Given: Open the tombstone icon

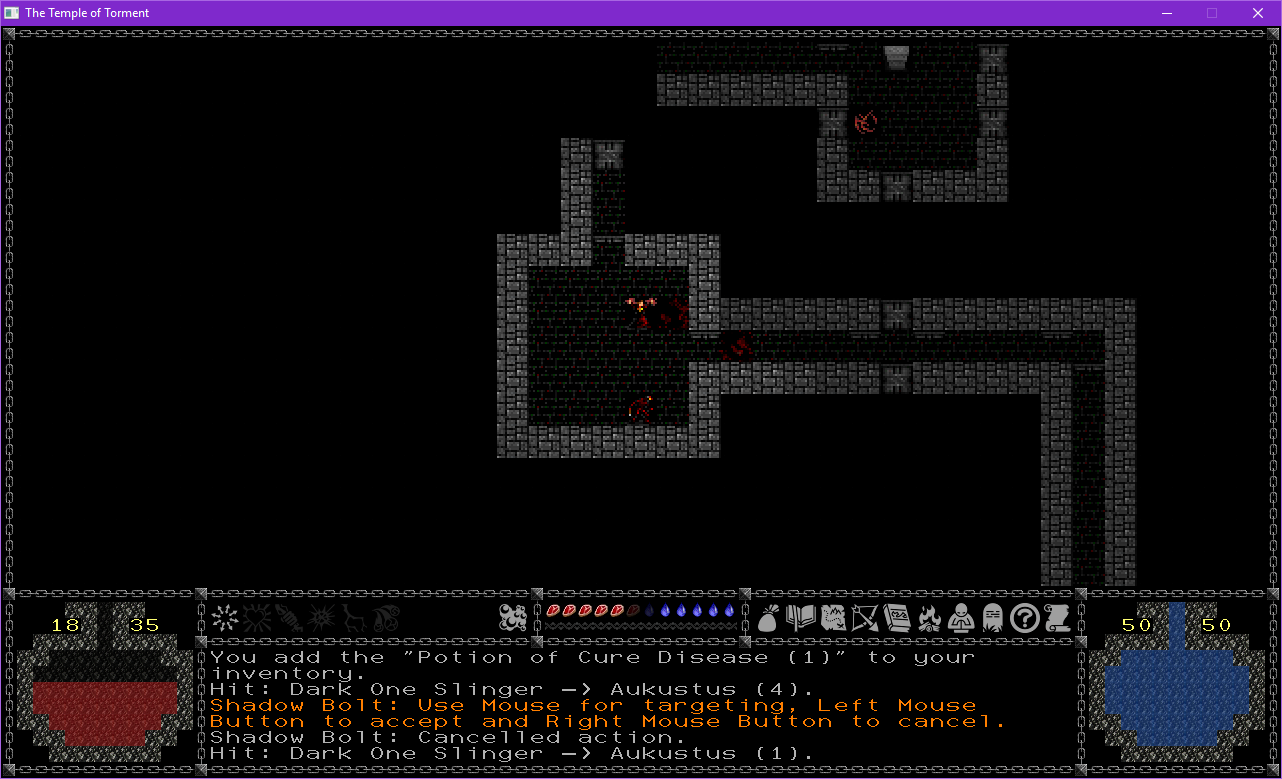Looking at the screenshot, I should point(992,619).
